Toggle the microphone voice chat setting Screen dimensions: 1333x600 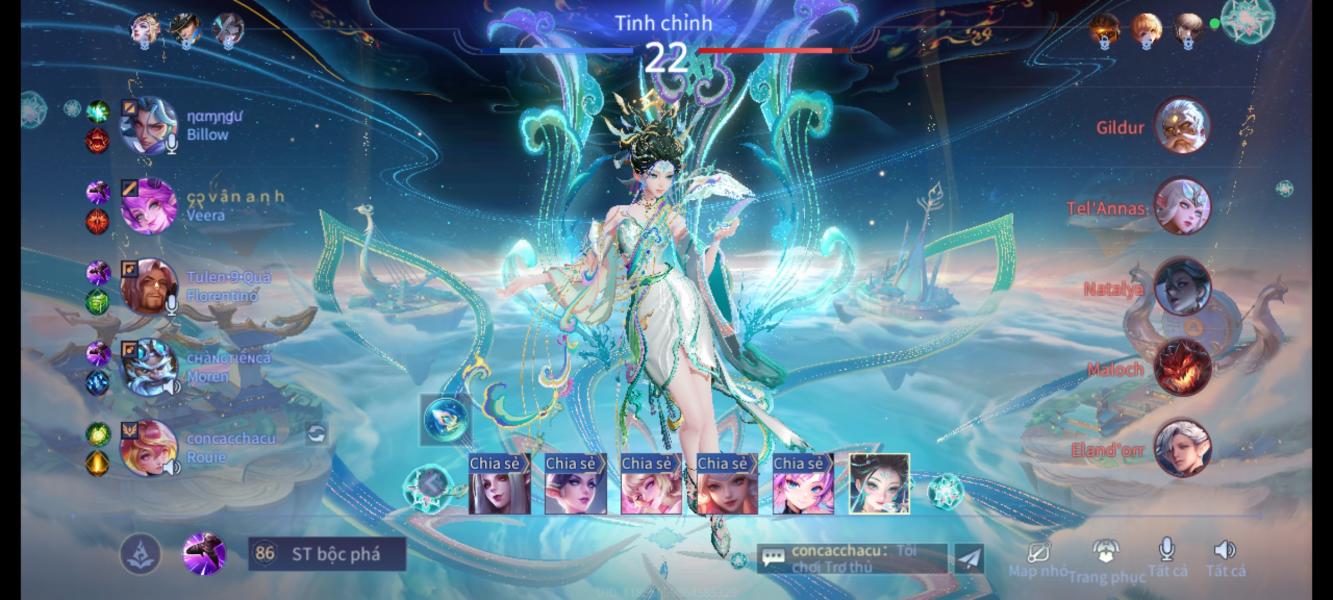[1166, 556]
